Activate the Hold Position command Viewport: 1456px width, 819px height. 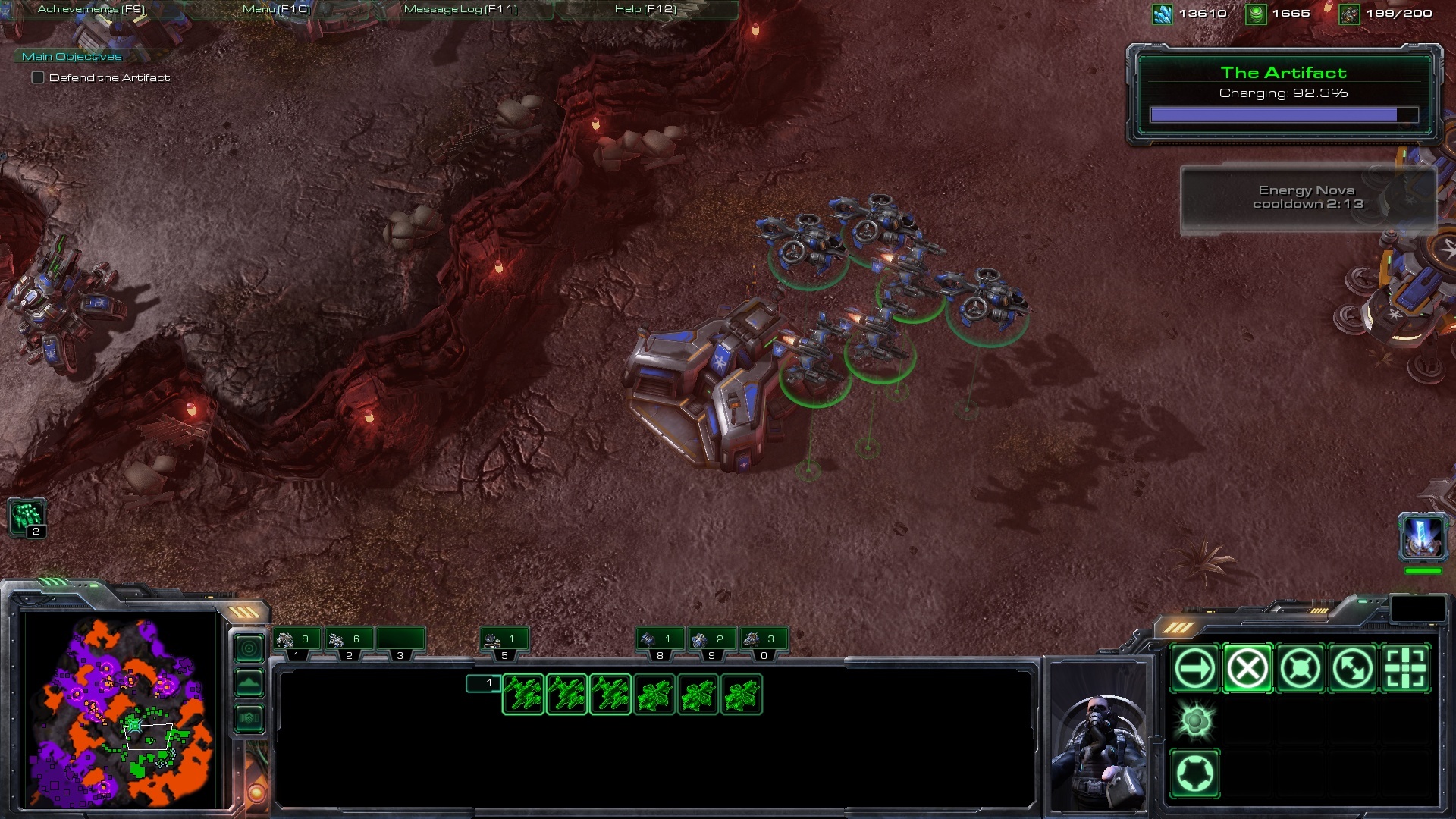[x=1300, y=669]
